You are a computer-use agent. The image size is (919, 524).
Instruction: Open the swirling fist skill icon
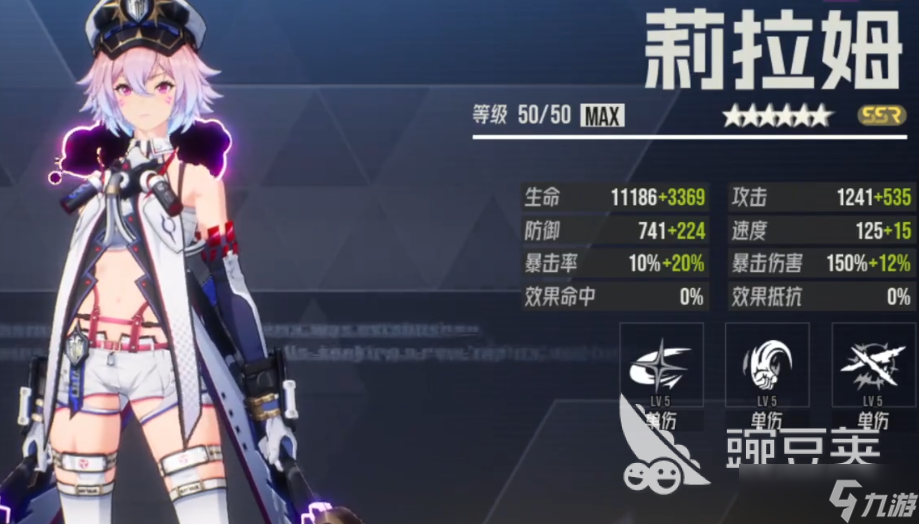tap(766, 365)
